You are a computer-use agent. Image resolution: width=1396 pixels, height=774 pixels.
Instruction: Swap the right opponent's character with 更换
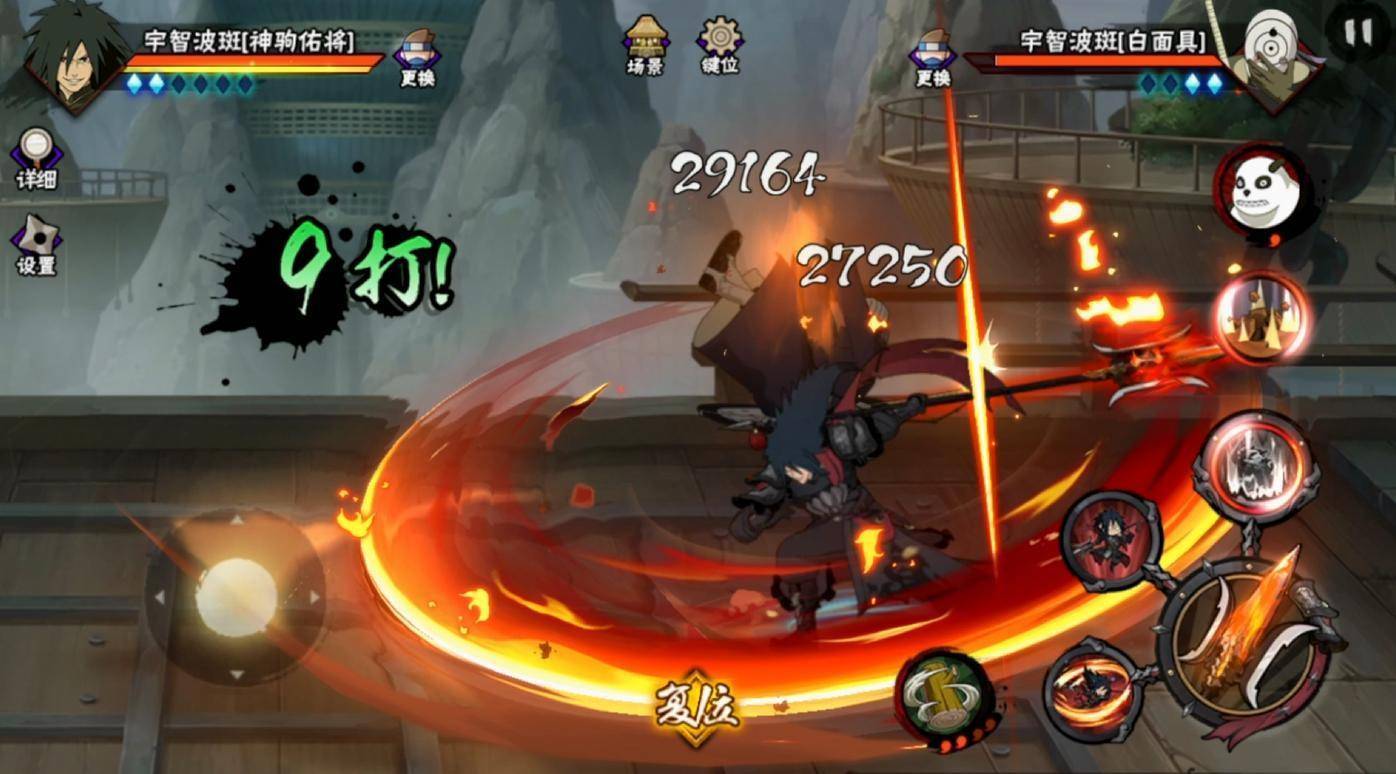coord(932,58)
